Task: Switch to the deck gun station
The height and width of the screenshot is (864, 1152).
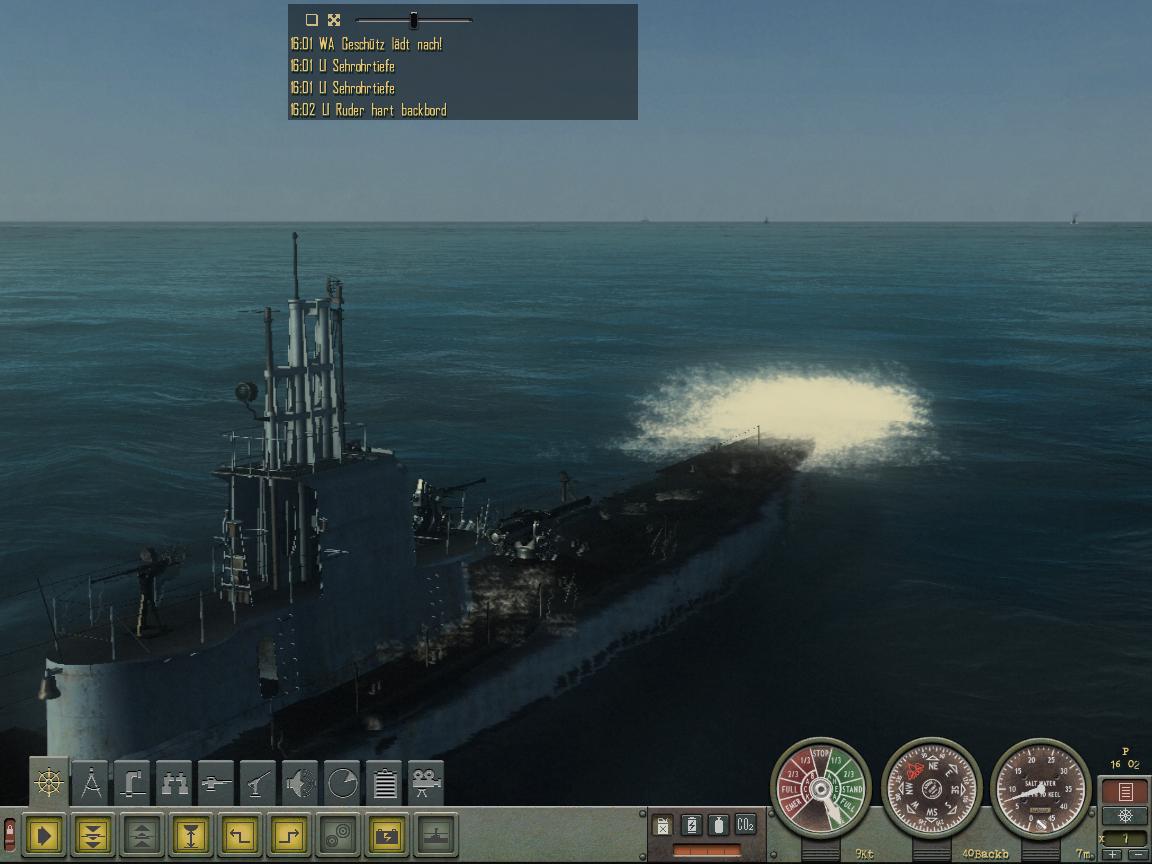Action: (x=216, y=783)
